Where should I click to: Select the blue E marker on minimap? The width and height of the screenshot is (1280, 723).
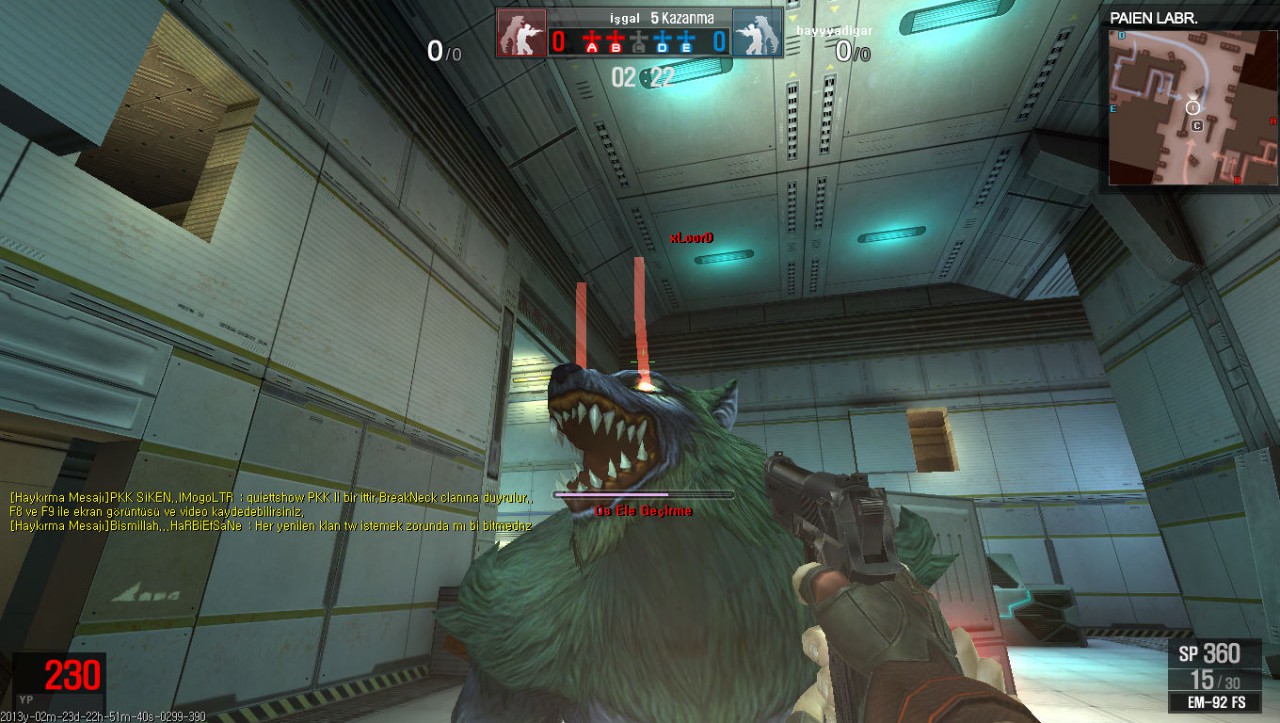tap(1113, 105)
